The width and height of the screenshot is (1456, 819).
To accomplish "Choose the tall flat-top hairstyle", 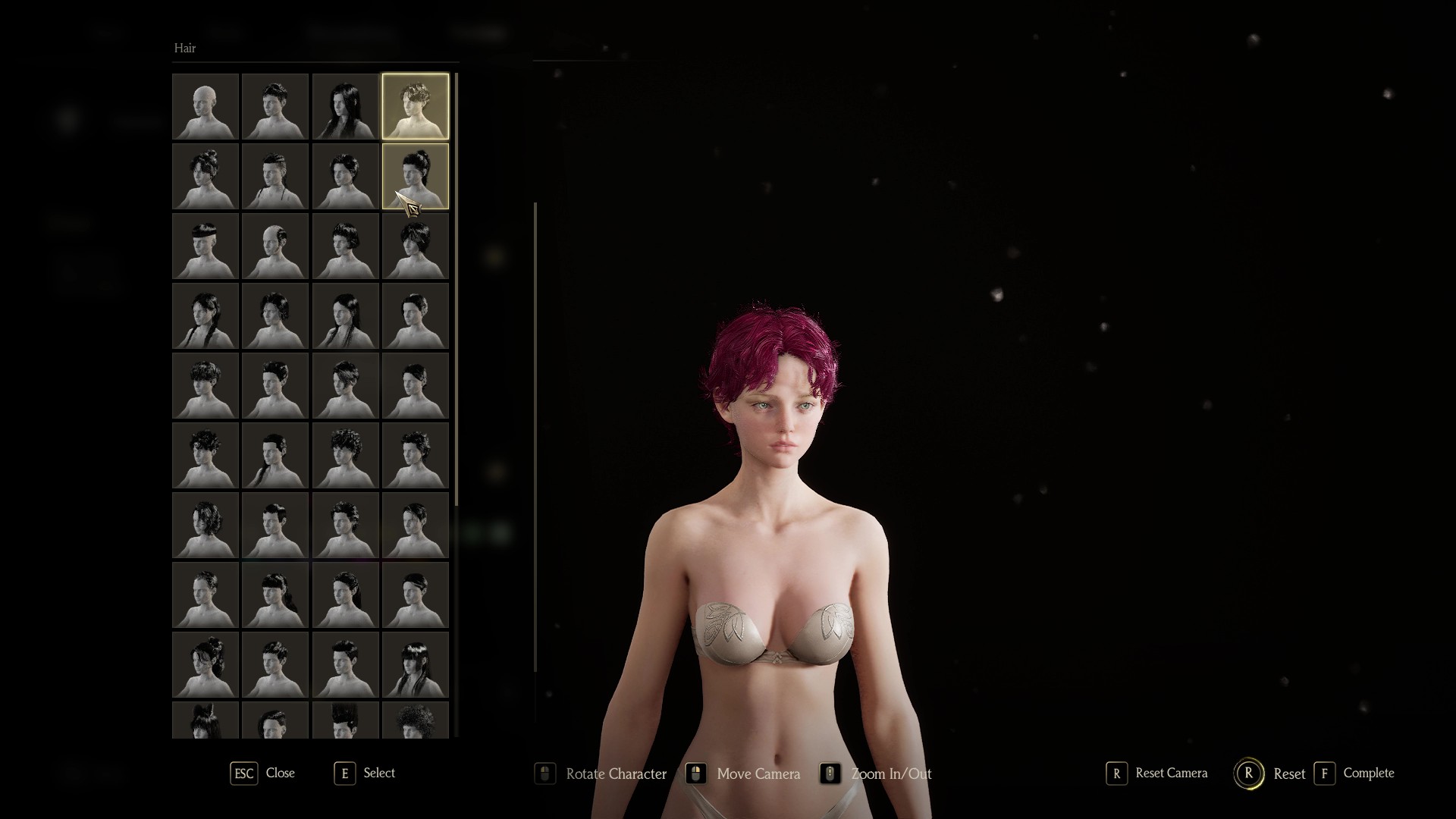I will 345,720.
